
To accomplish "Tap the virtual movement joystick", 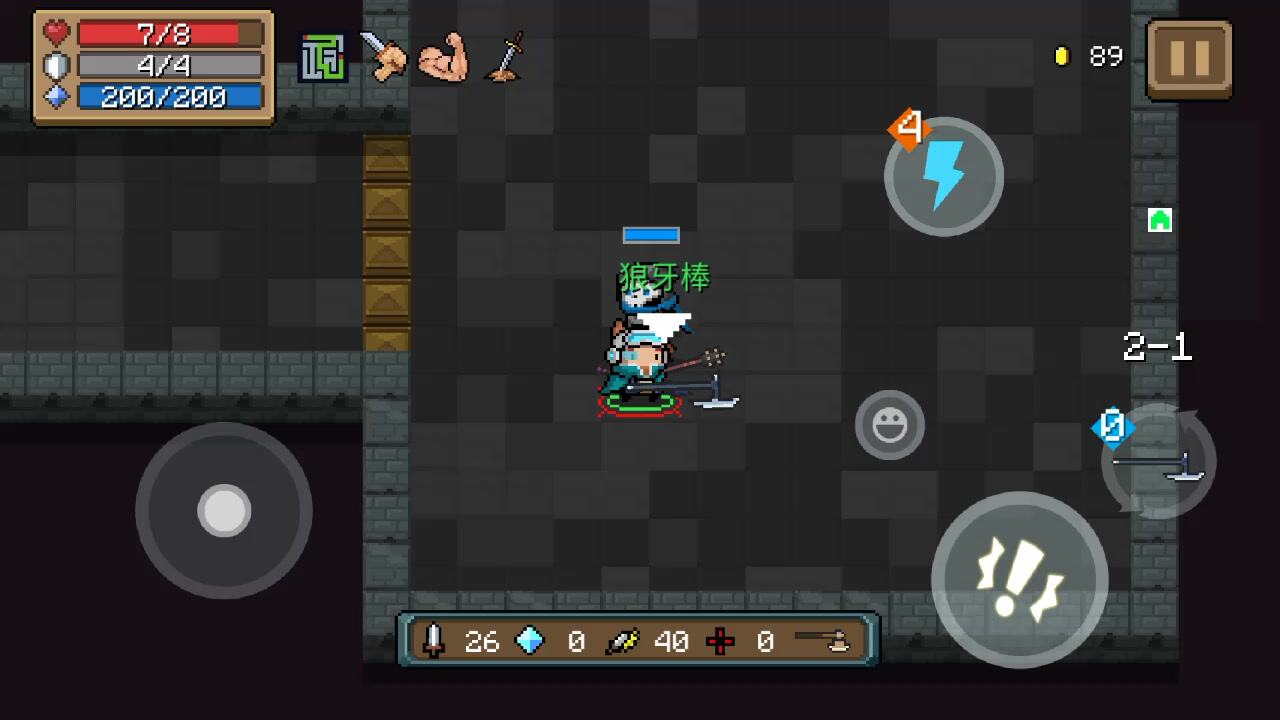I will (224, 511).
